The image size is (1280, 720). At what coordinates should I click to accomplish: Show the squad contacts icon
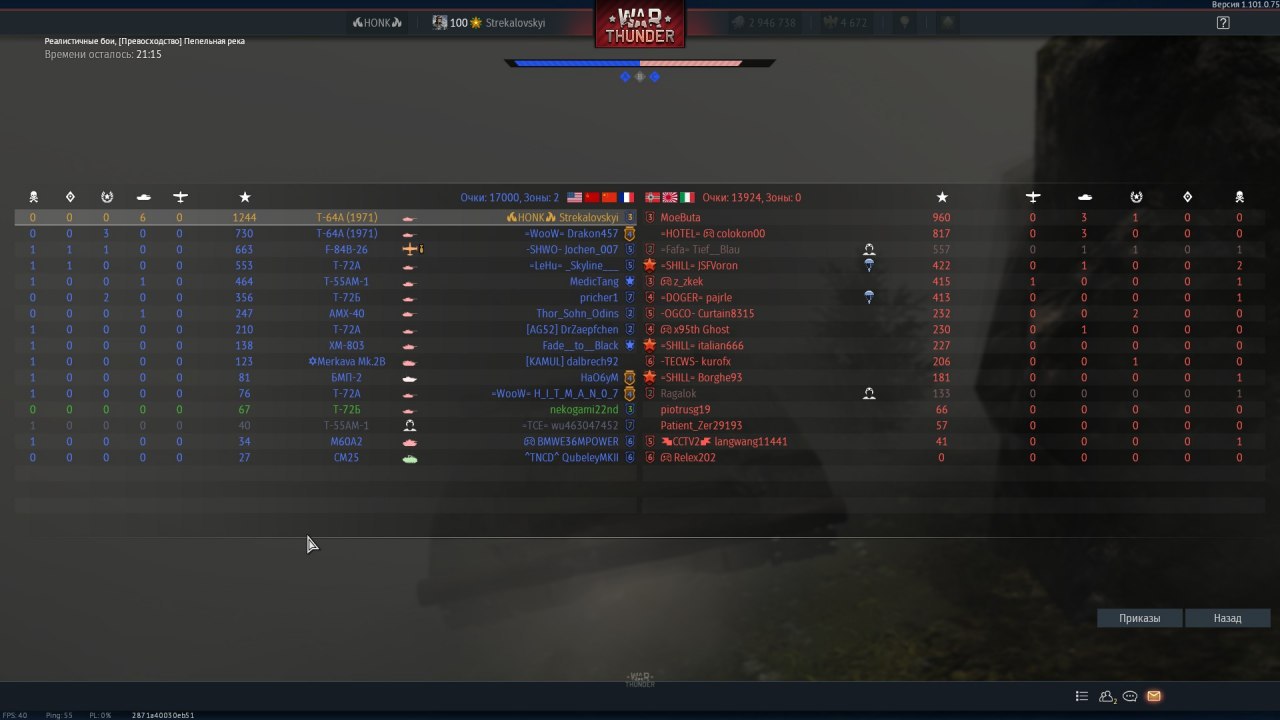[1107, 696]
